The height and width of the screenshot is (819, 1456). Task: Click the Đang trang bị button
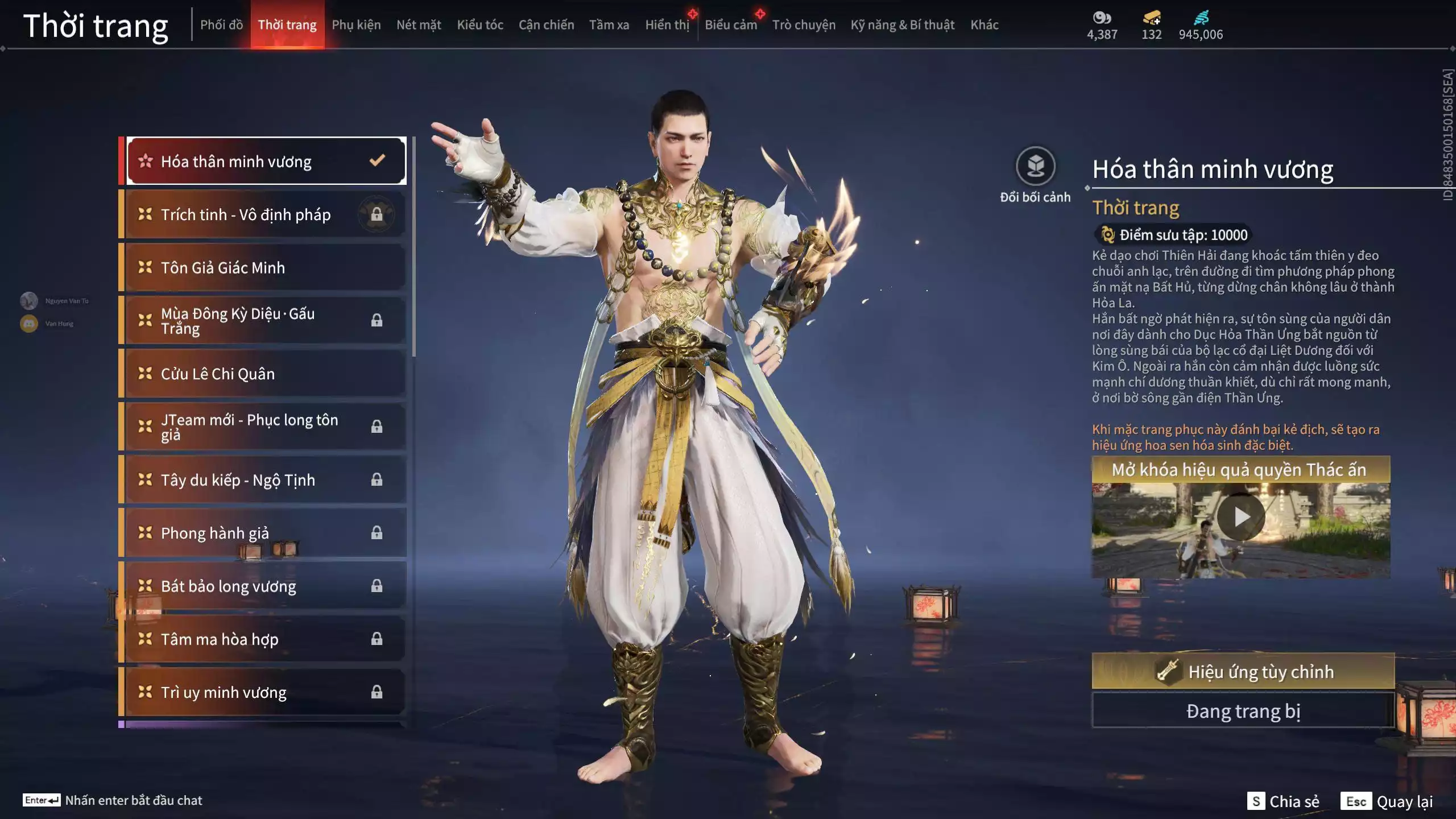click(x=1243, y=711)
